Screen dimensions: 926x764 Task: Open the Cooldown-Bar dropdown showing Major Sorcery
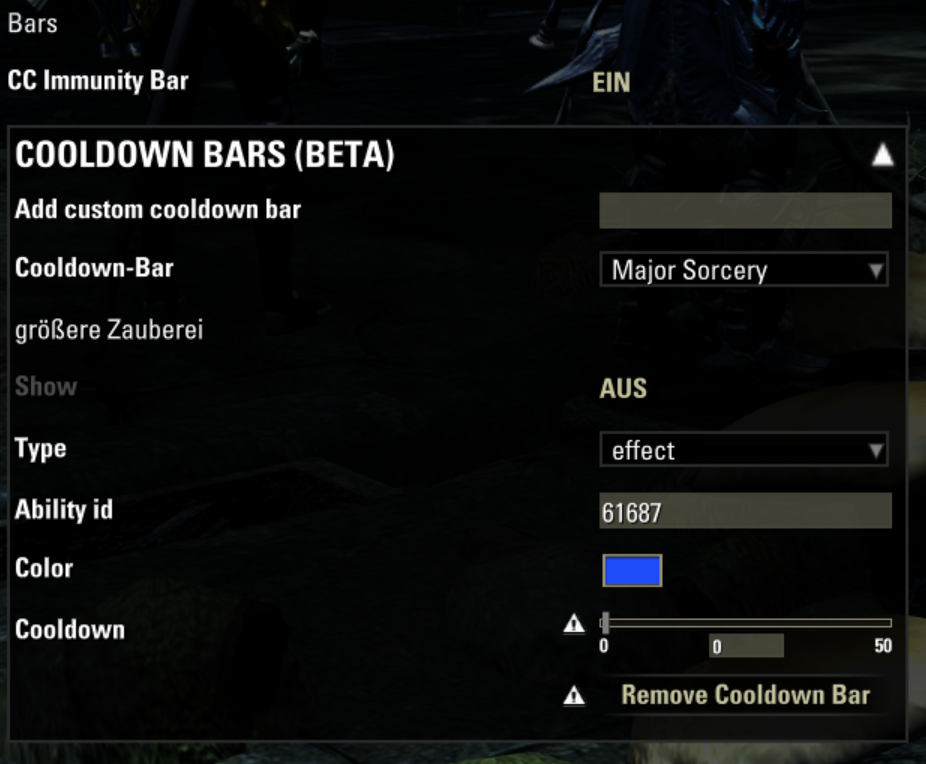pos(744,270)
